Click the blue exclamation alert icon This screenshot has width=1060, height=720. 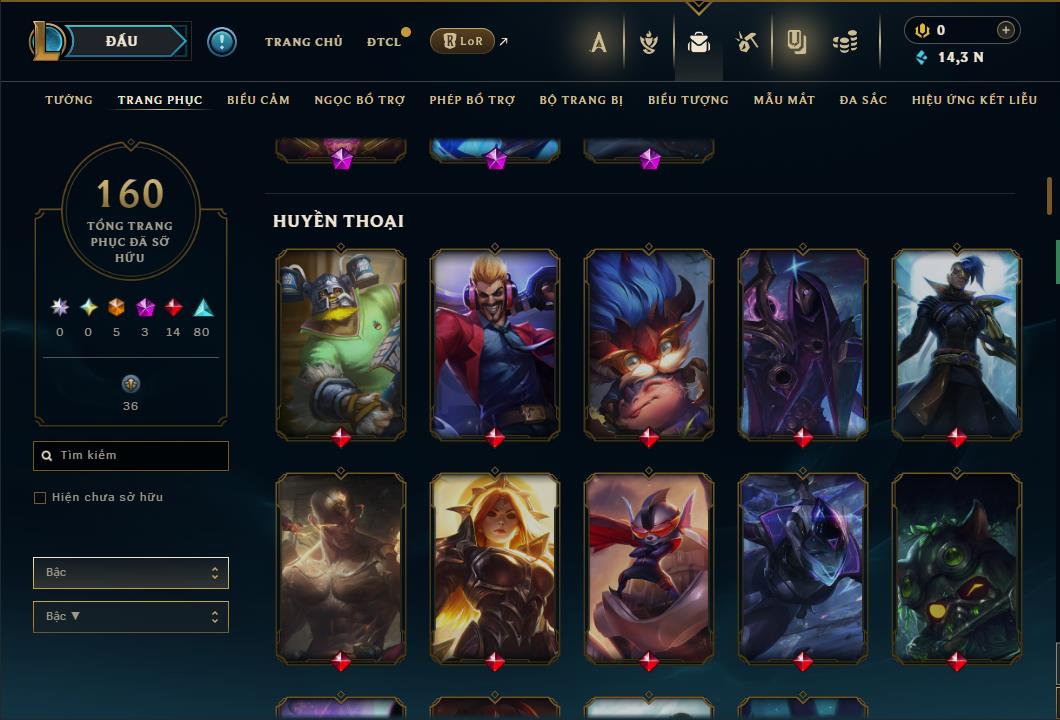[x=222, y=42]
